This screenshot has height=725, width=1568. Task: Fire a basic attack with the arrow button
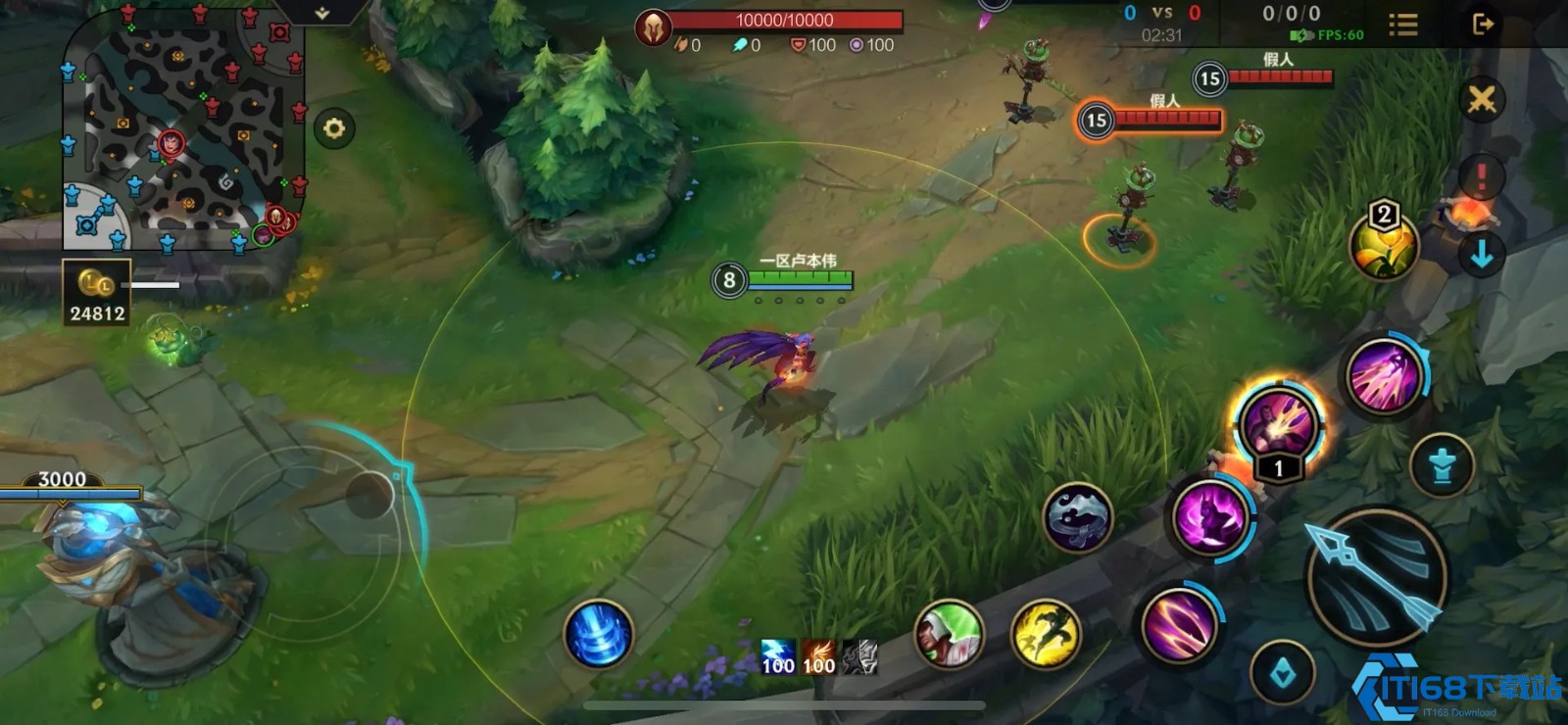1376,578
